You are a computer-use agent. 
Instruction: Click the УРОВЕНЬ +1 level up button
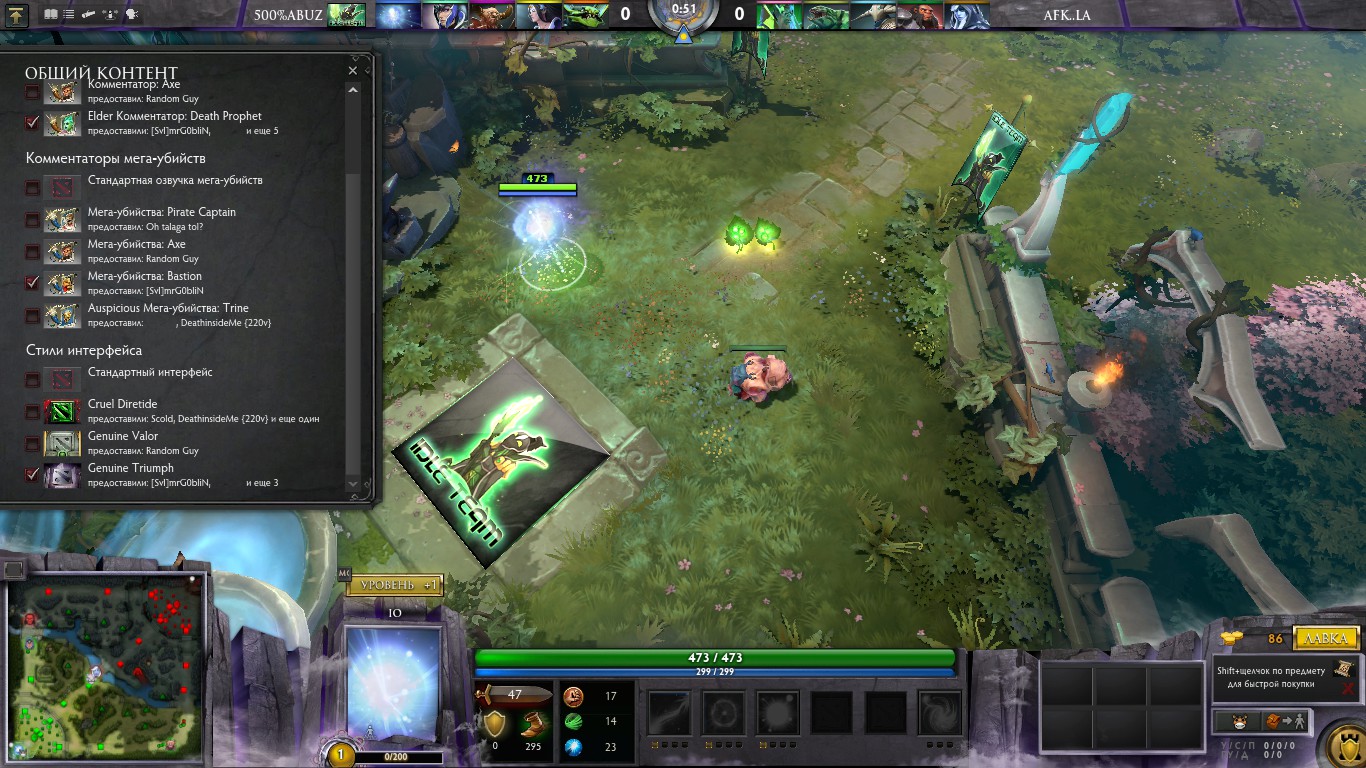click(x=394, y=585)
